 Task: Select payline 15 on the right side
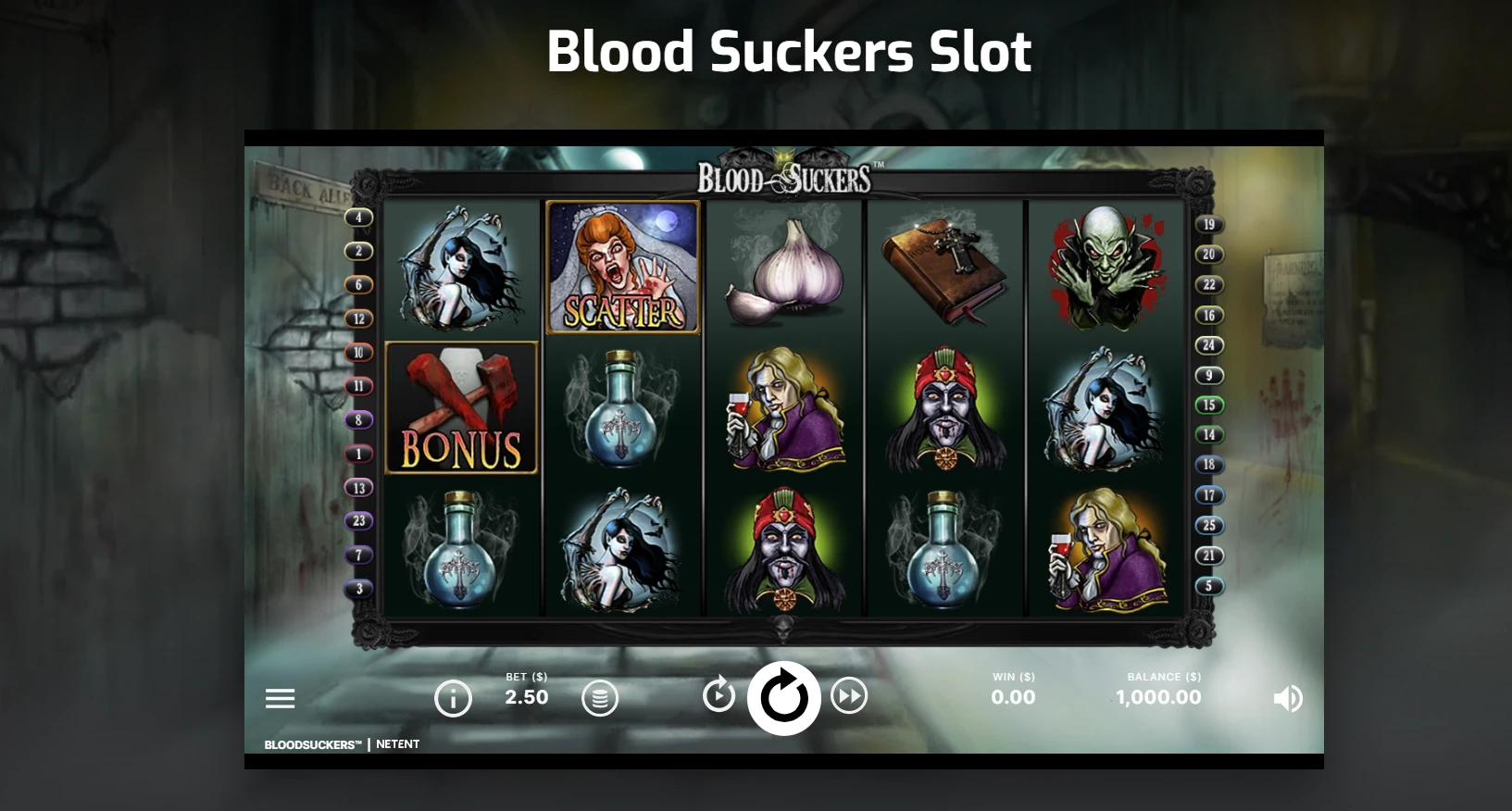tap(1208, 405)
